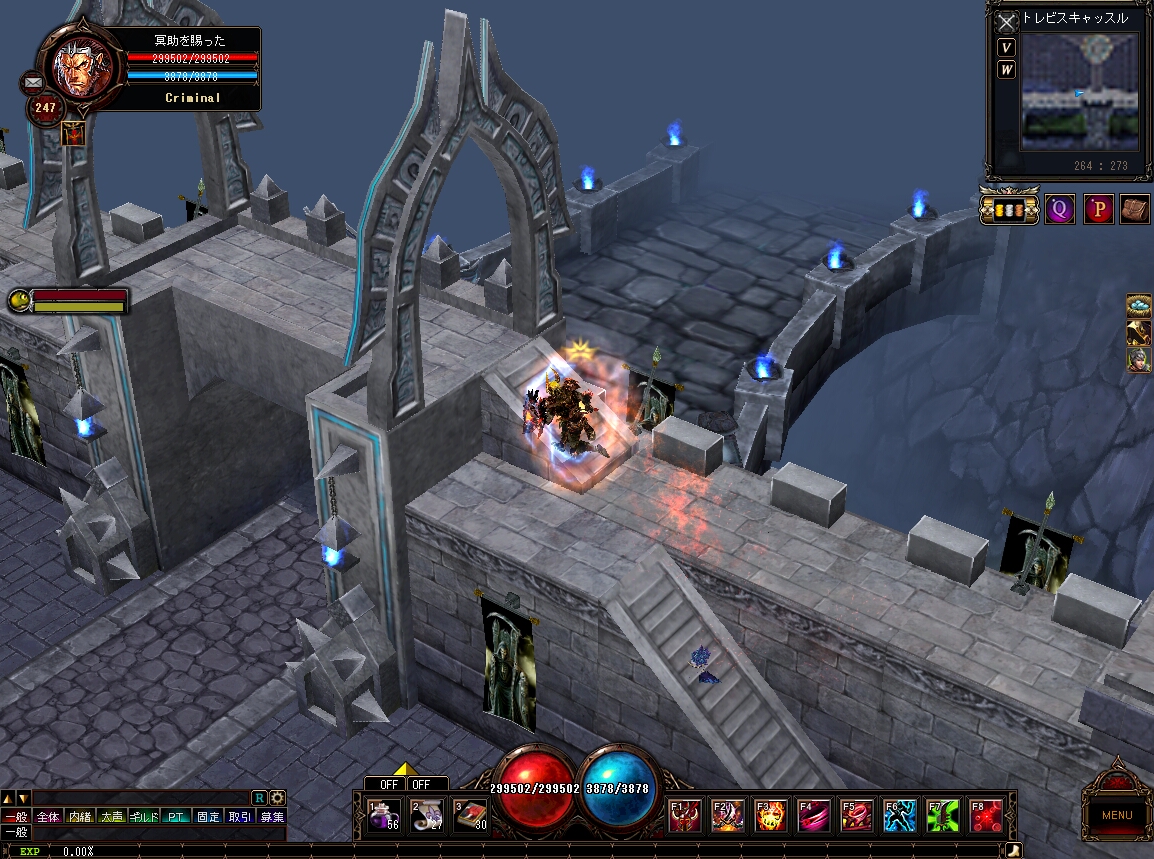Toggle the crossed-swords icon beside the minimap title

click(1006, 21)
